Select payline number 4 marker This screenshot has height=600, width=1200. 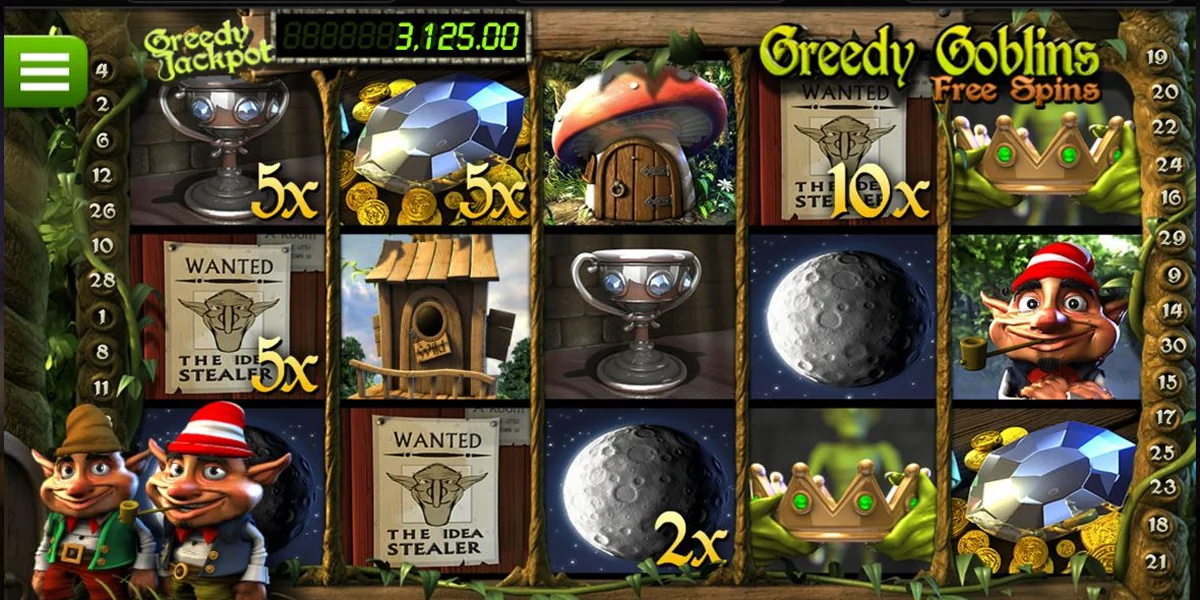103,70
